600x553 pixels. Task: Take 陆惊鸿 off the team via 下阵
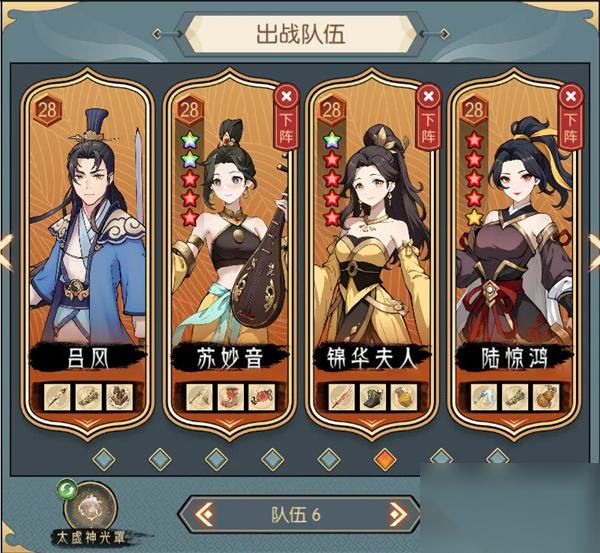click(571, 115)
